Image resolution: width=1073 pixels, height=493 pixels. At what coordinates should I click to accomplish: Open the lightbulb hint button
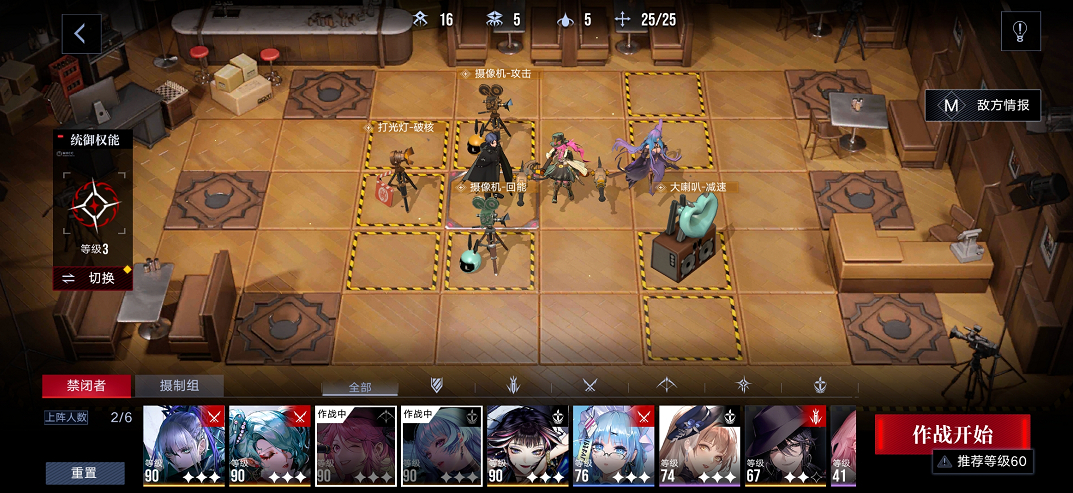point(1021,31)
